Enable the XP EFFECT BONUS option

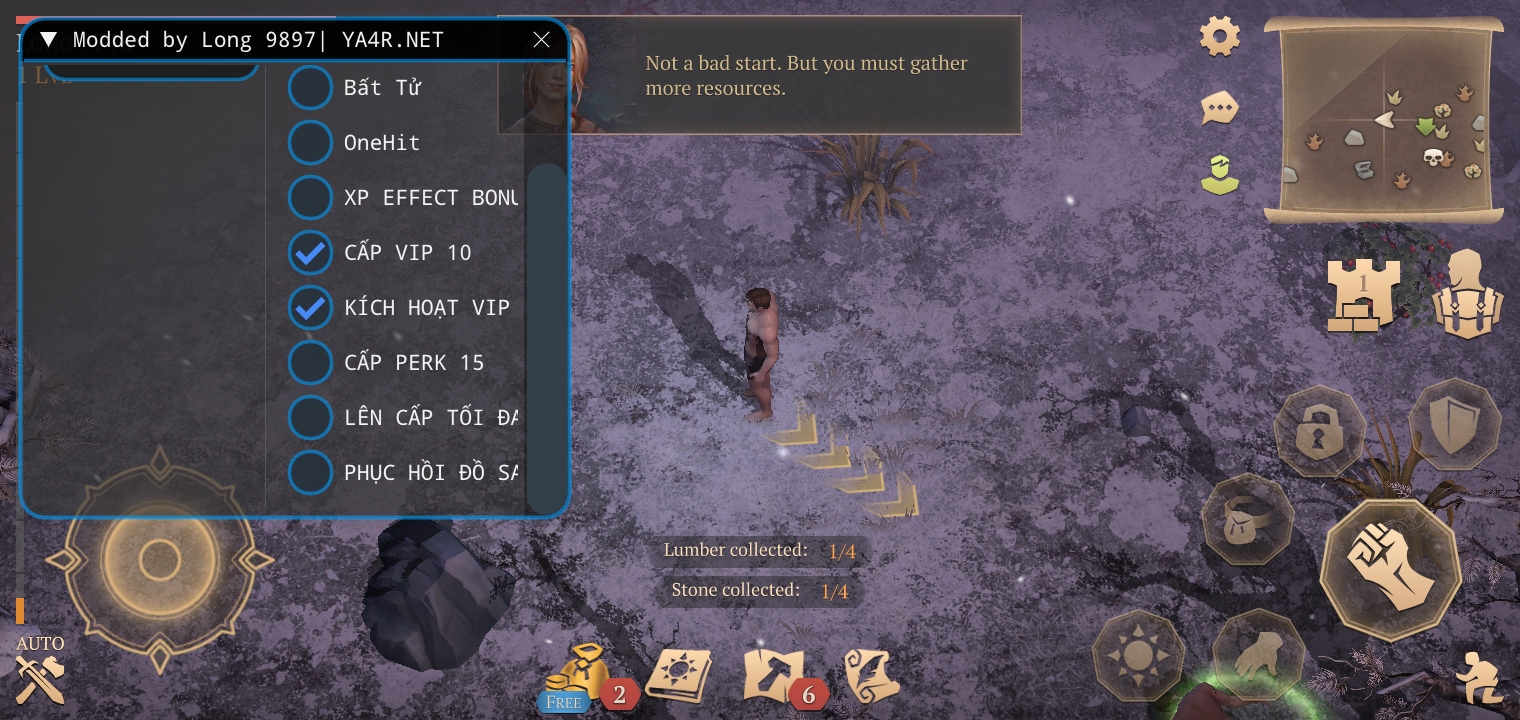pyautogui.click(x=310, y=198)
